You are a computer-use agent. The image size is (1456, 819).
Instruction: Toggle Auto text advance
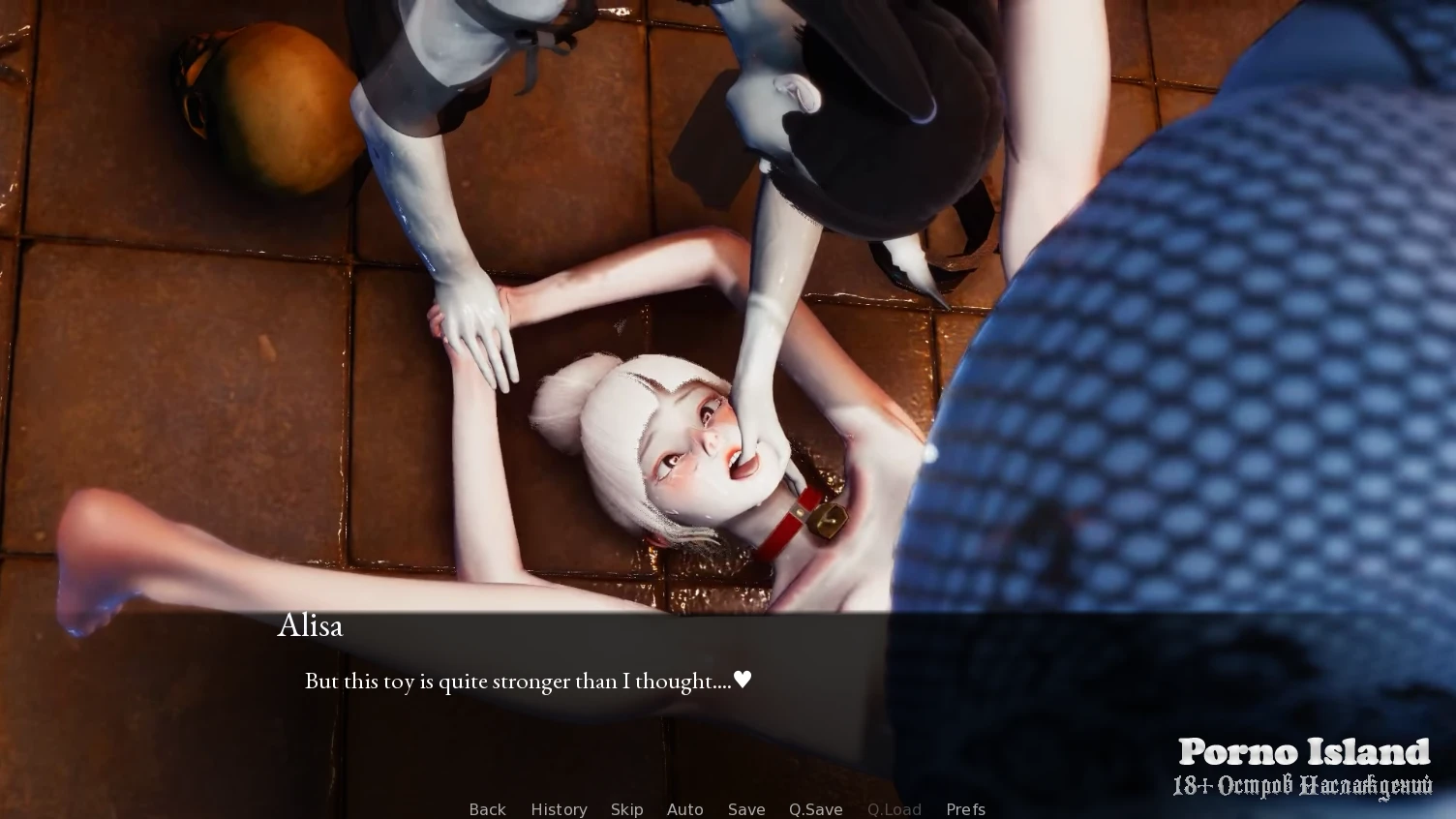point(684,809)
